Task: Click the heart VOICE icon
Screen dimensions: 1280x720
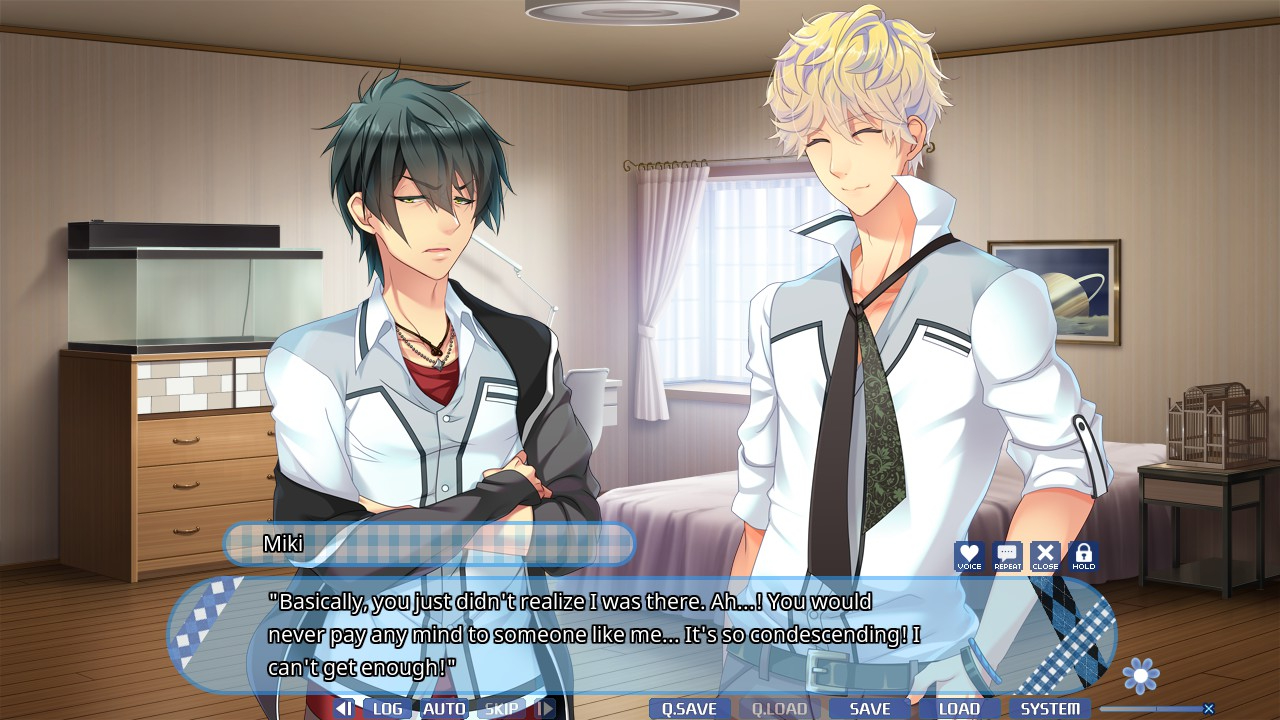Action: pos(969,557)
